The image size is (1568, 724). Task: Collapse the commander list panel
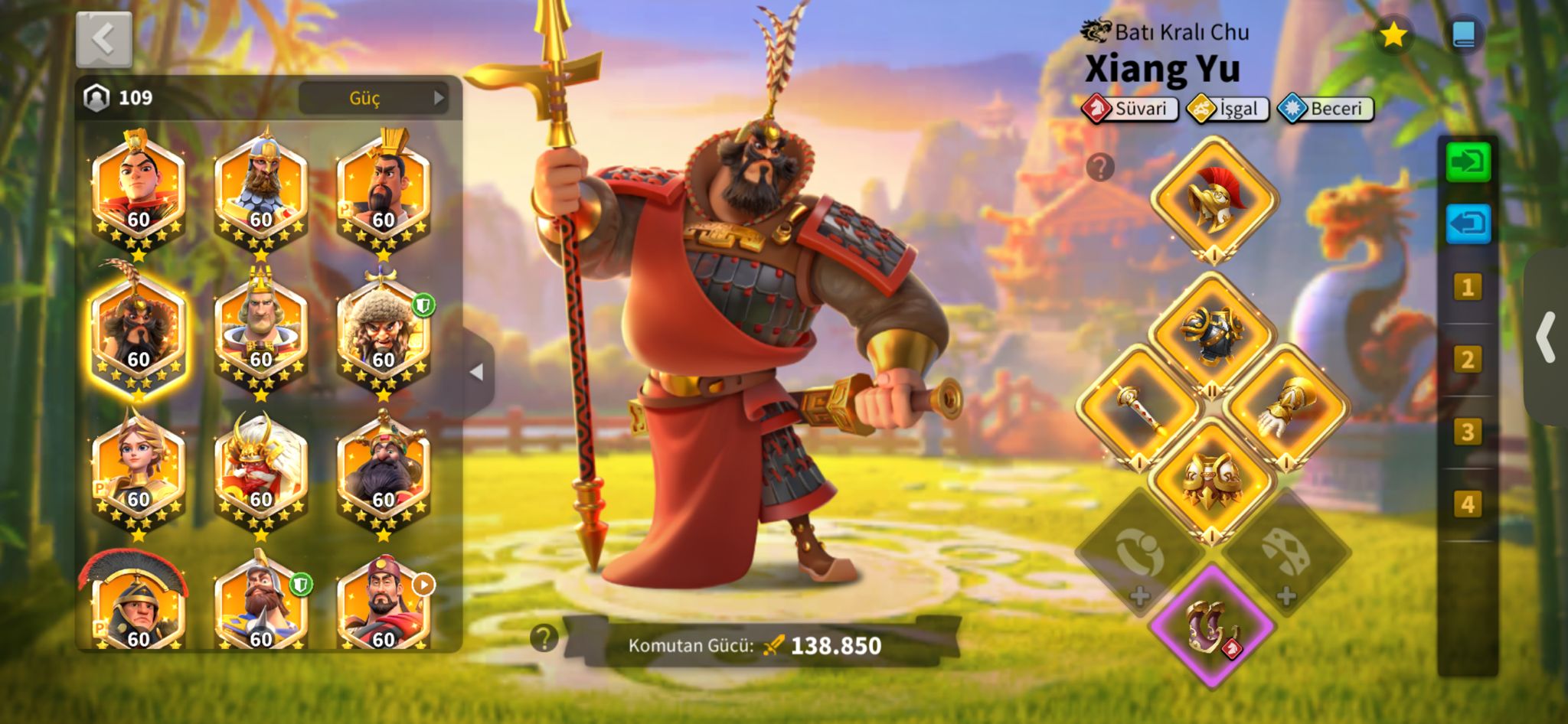477,373
